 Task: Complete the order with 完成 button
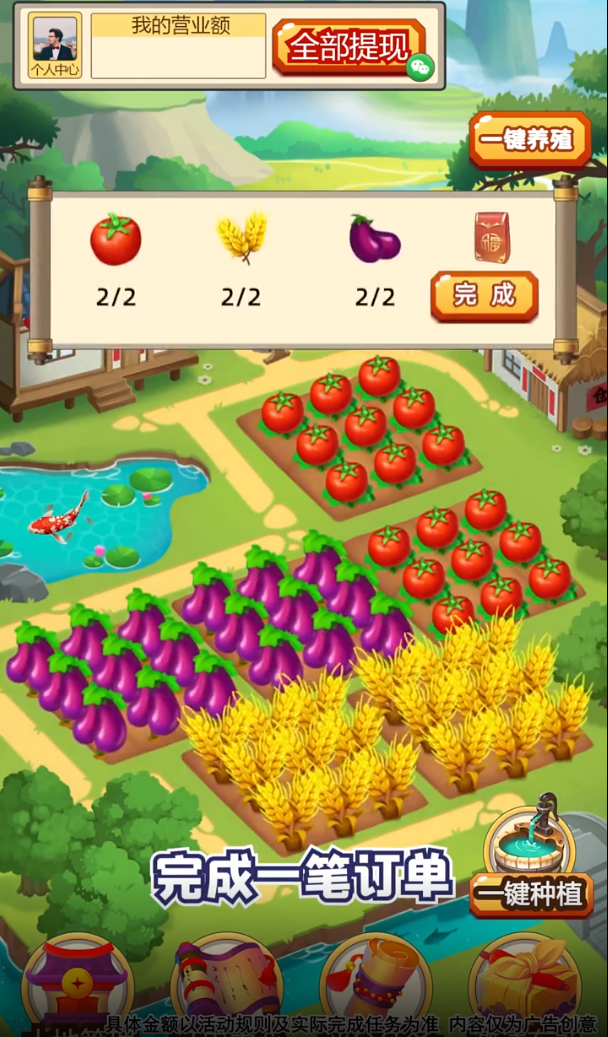[x=484, y=295]
